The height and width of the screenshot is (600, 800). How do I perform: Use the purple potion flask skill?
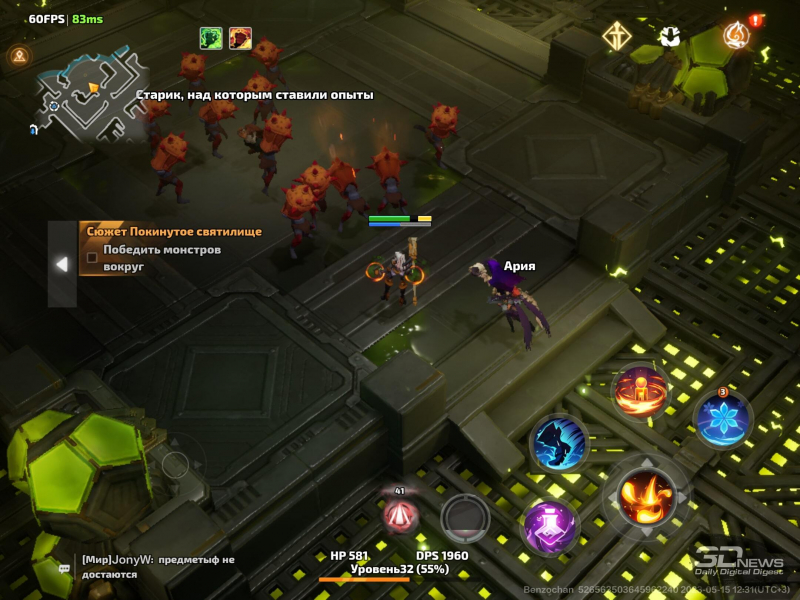551,524
